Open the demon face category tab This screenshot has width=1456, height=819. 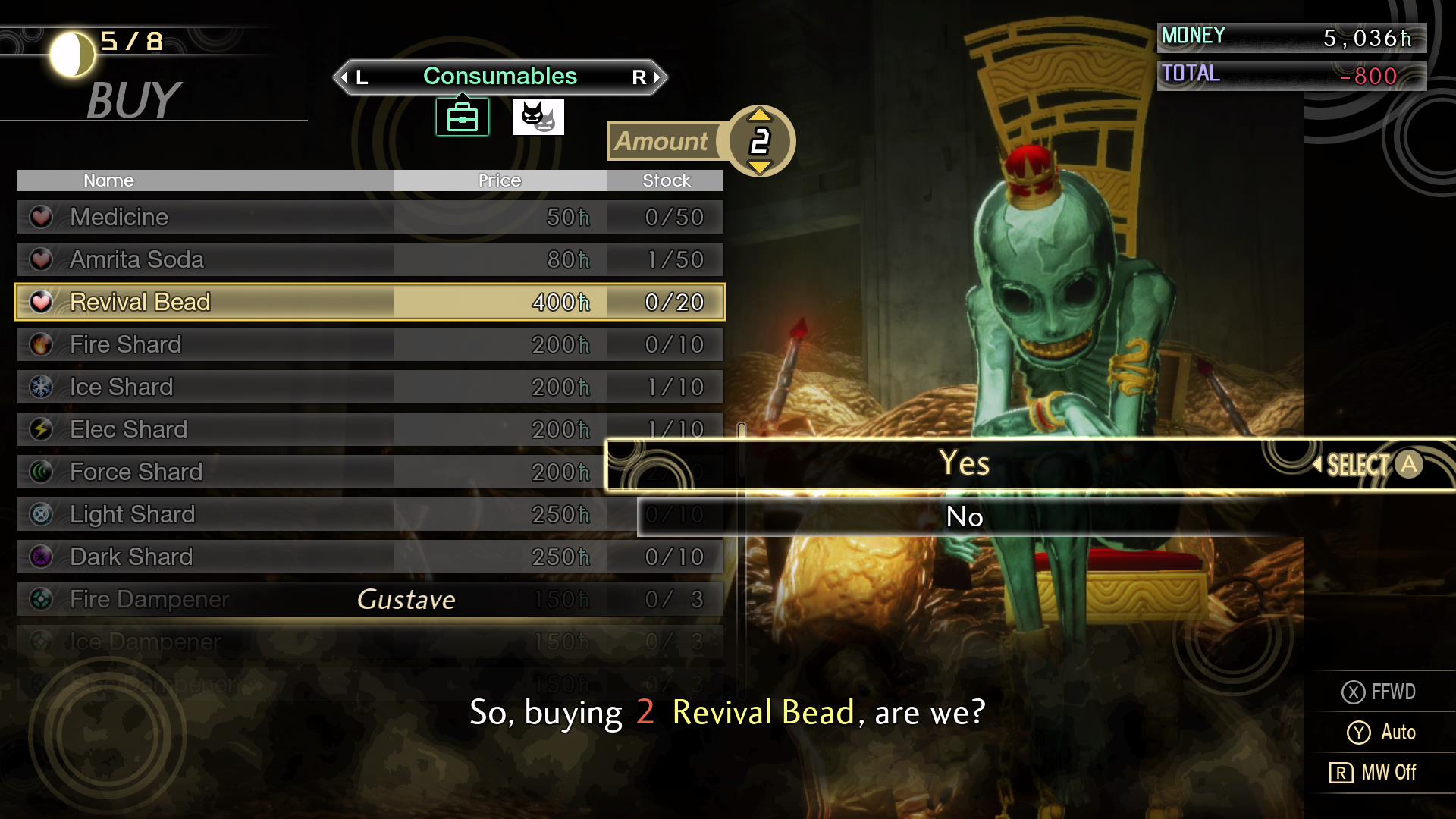click(x=538, y=118)
